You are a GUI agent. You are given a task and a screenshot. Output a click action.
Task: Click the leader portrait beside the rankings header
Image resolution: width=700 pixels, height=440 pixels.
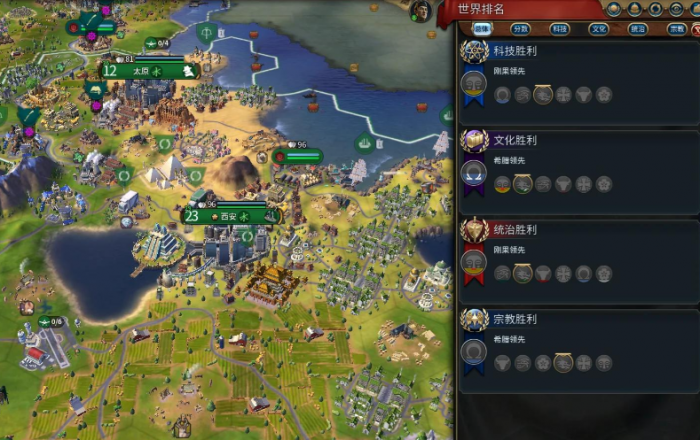pyautogui.click(x=421, y=10)
